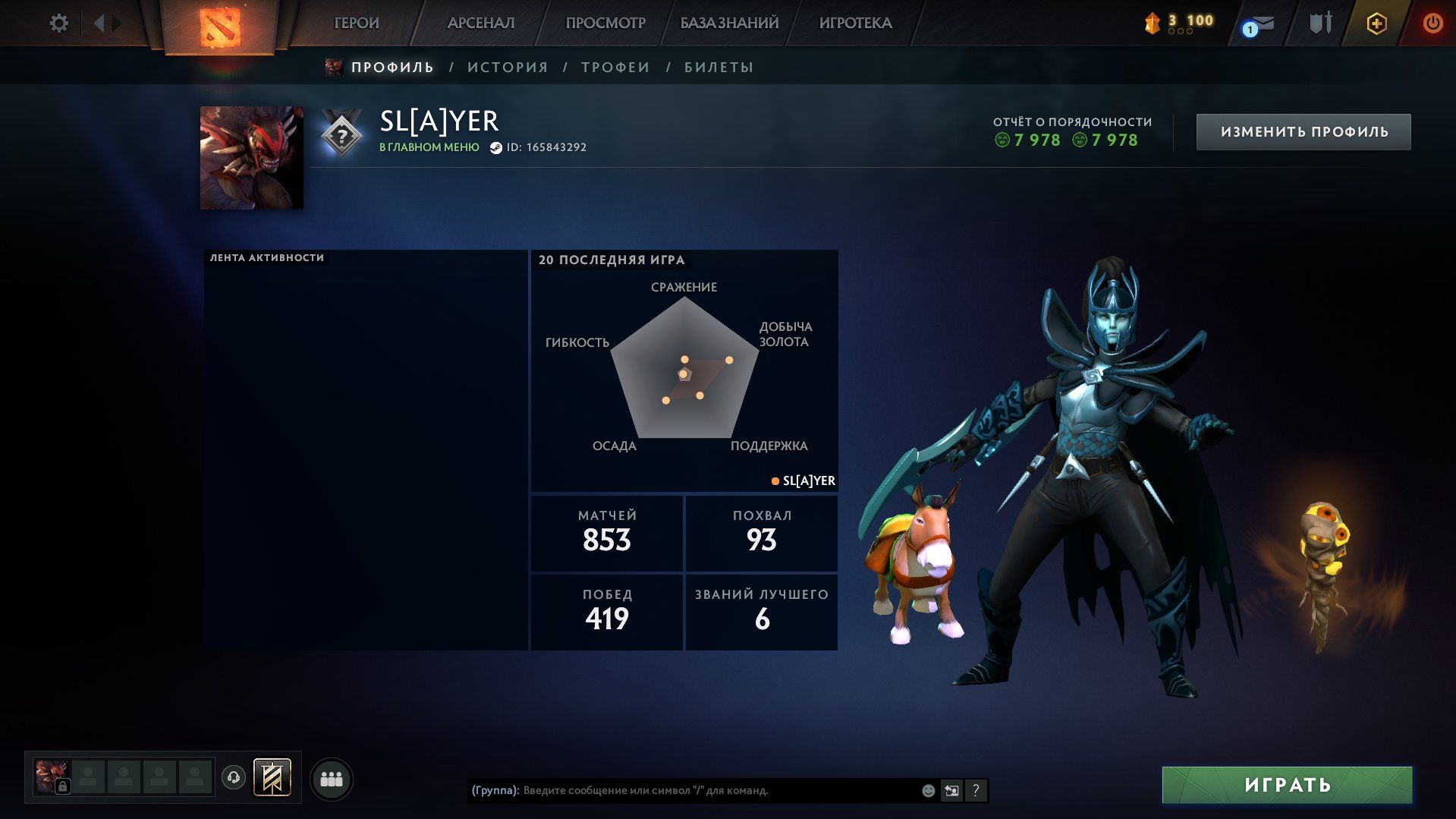Open the friends list button

[332, 780]
